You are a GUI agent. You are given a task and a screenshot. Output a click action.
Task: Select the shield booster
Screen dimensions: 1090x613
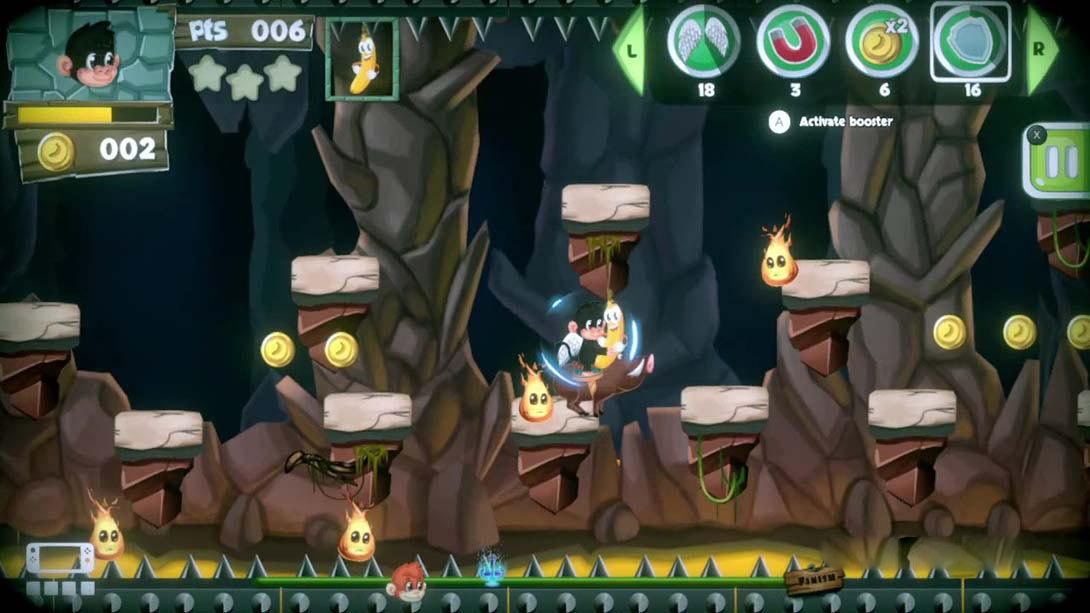(970, 42)
